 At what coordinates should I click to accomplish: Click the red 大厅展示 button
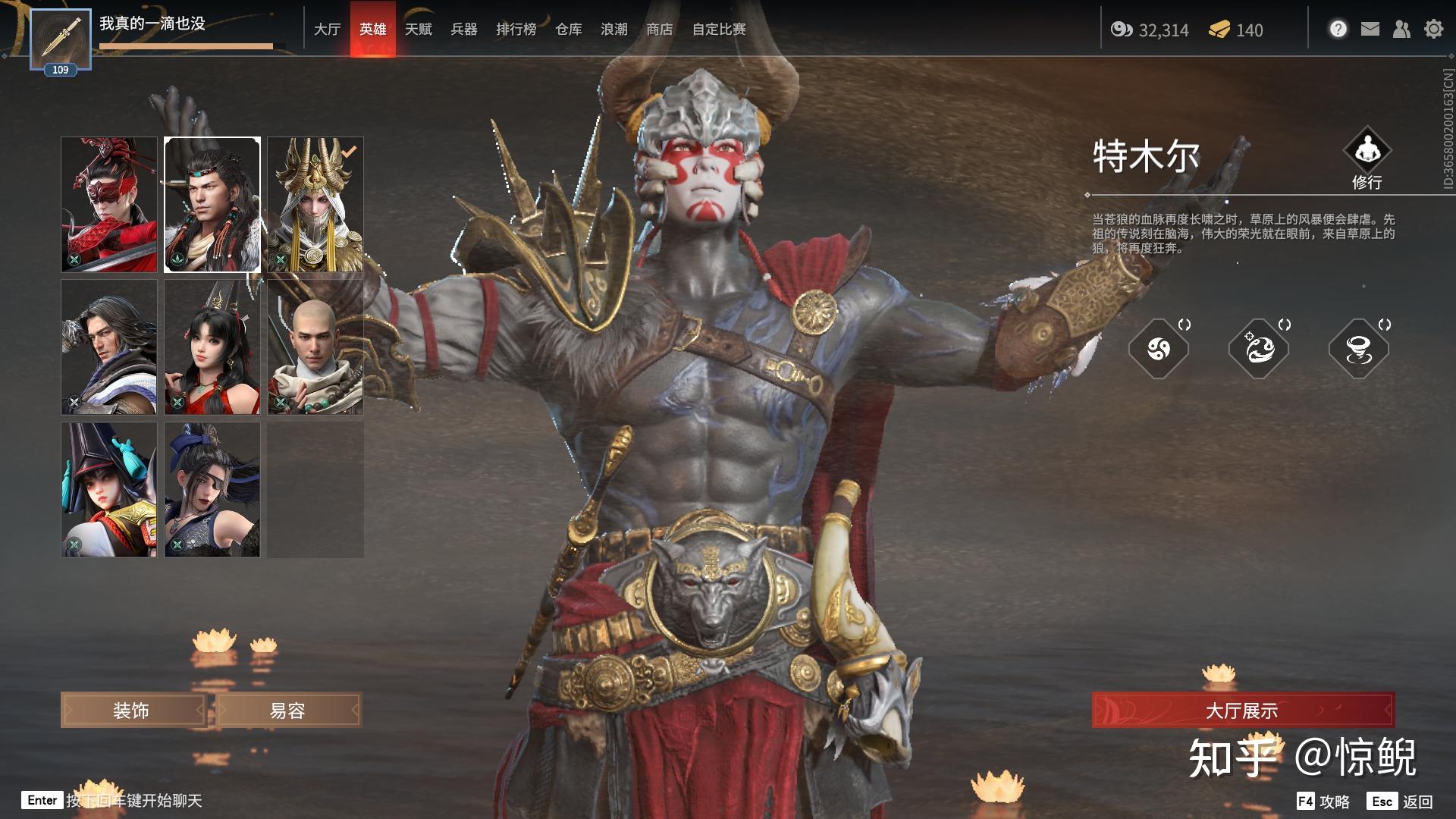coord(1242,711)
